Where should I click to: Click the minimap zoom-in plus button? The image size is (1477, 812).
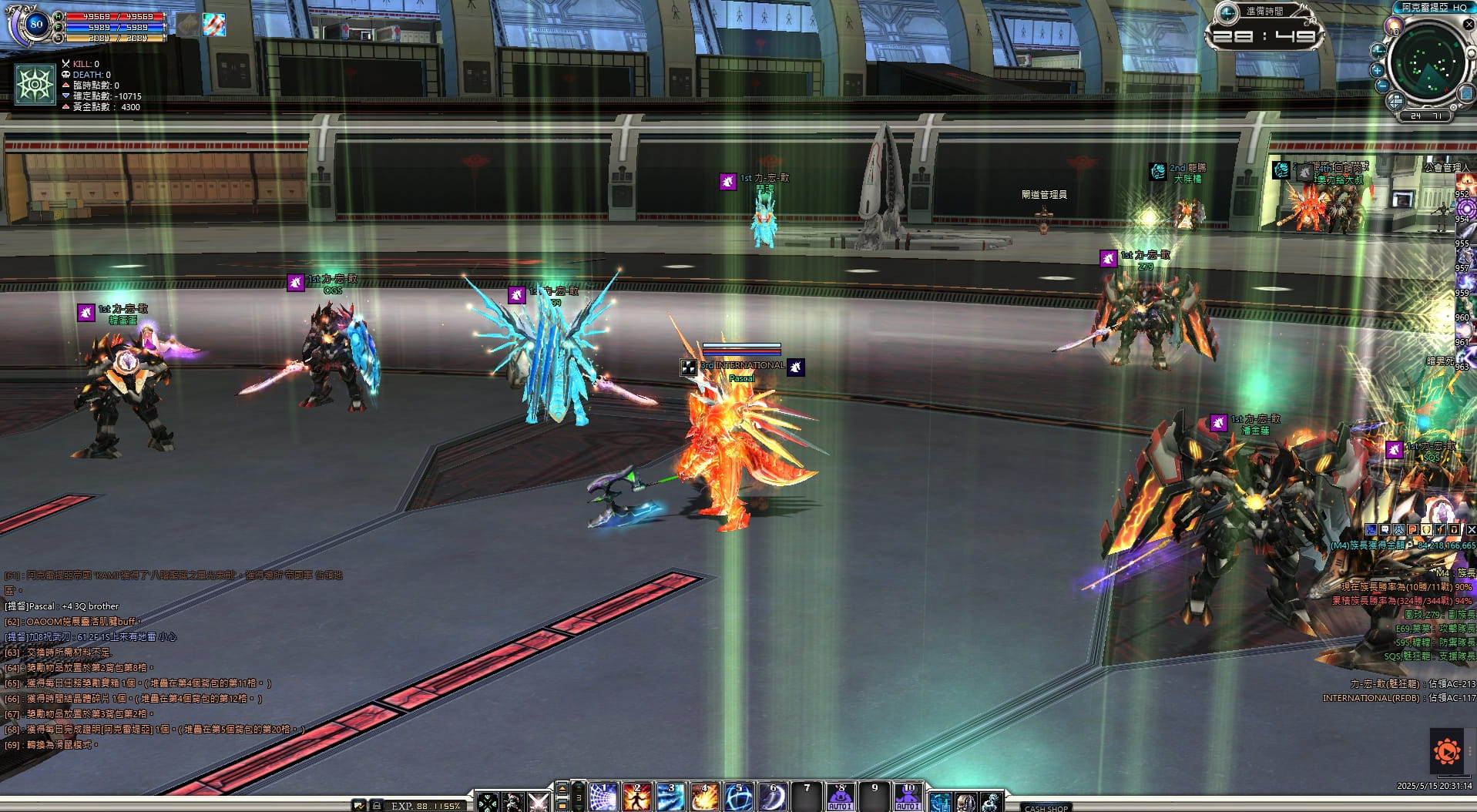coord(1378,69)
